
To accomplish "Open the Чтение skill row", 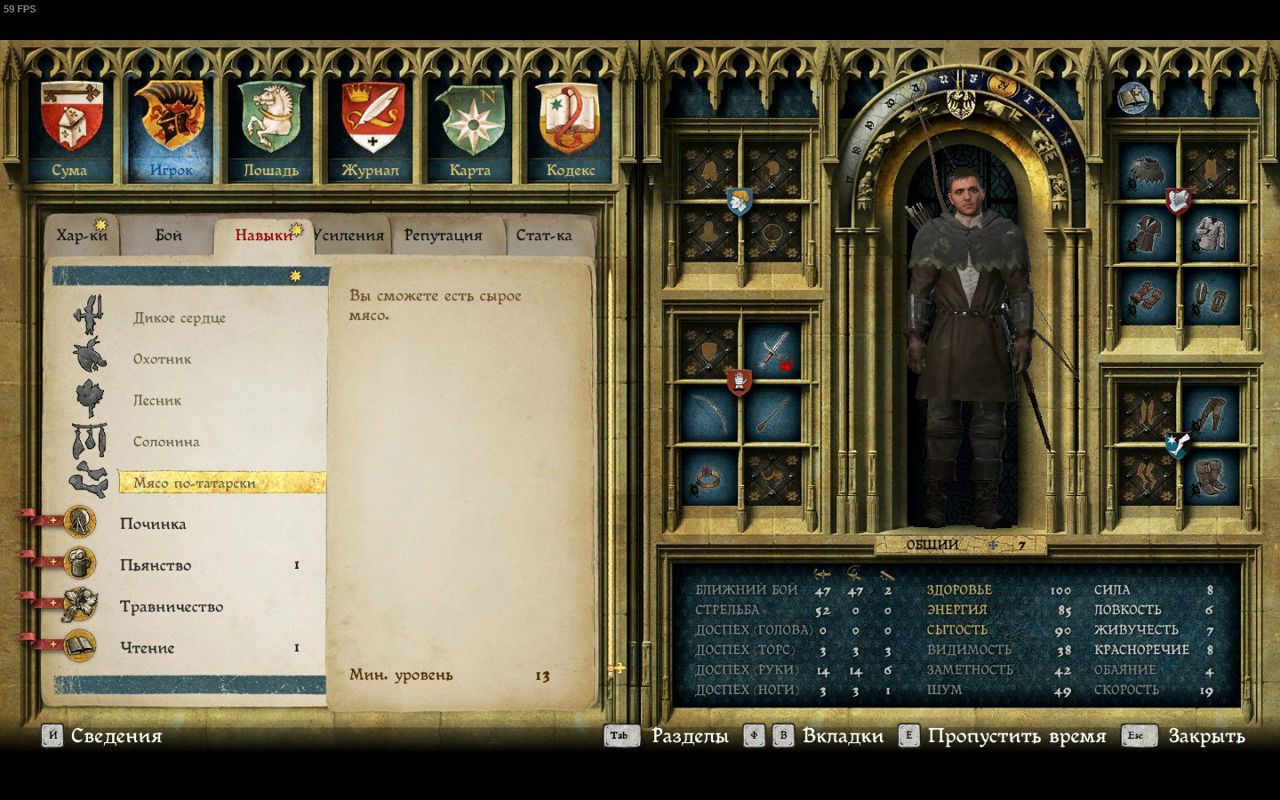I will coord(147,647).
